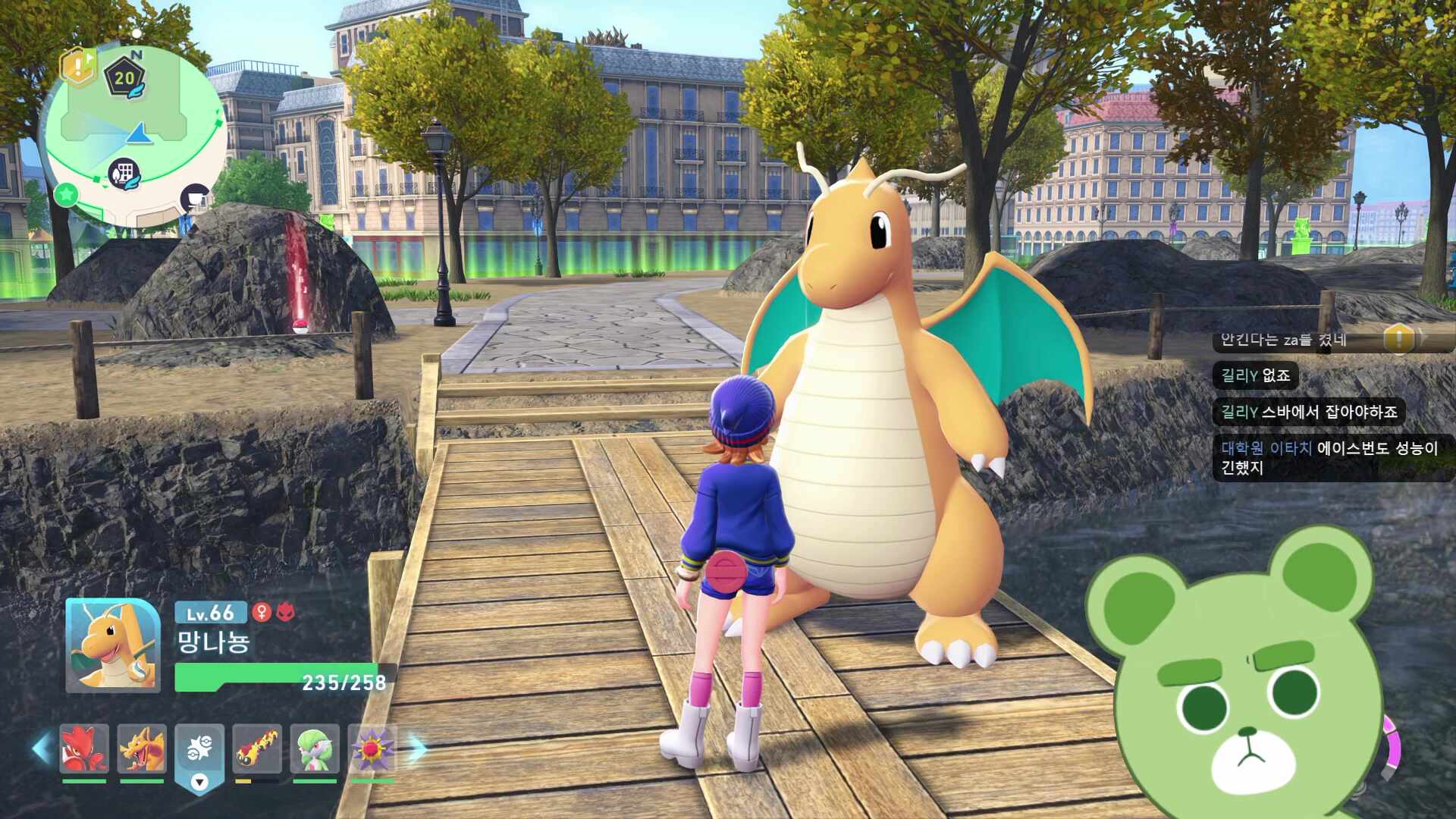Select the café cup marker on minimap

[196, 198]
